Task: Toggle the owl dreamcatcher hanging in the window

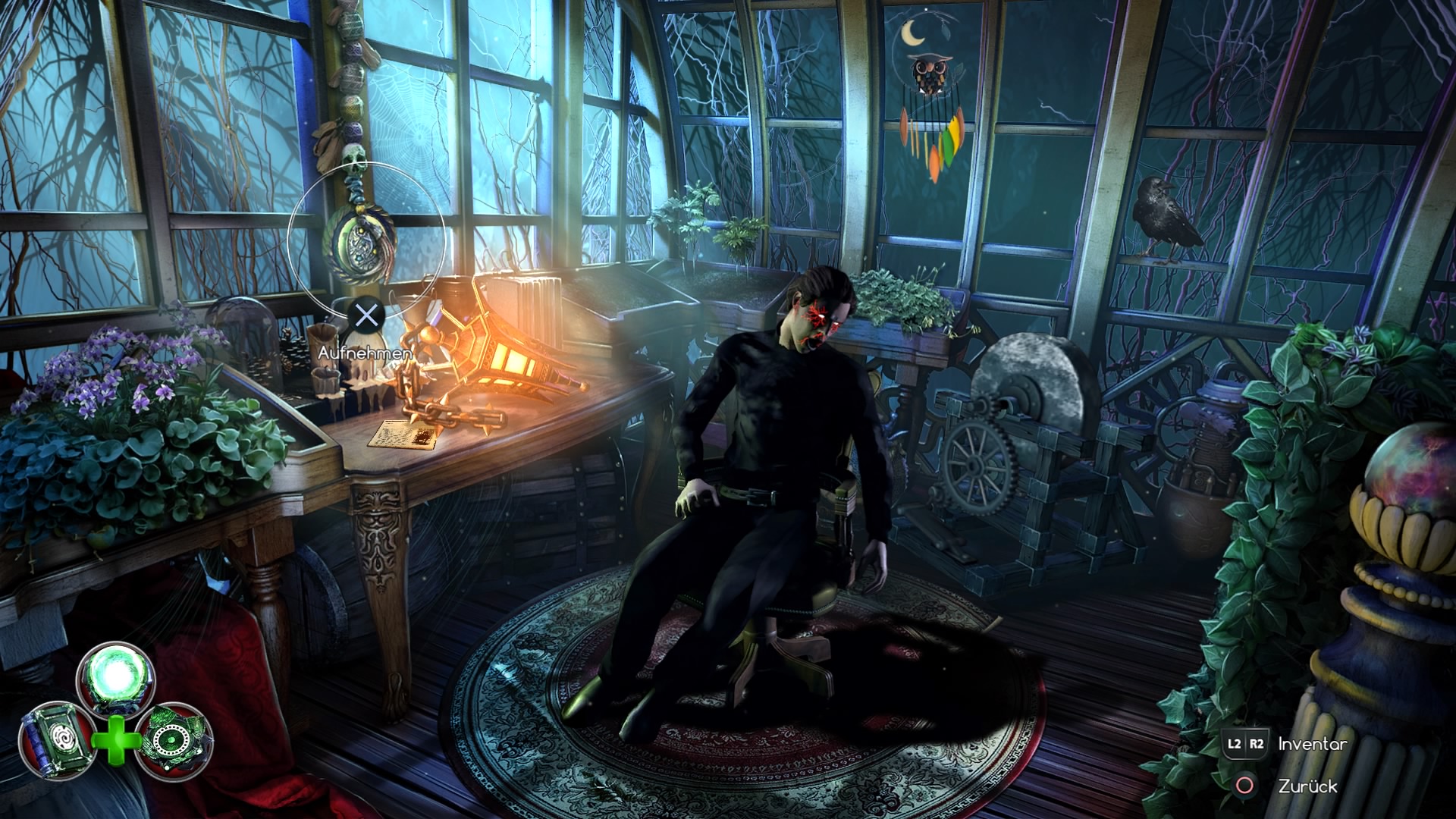Action: click(x=929, y=76)
